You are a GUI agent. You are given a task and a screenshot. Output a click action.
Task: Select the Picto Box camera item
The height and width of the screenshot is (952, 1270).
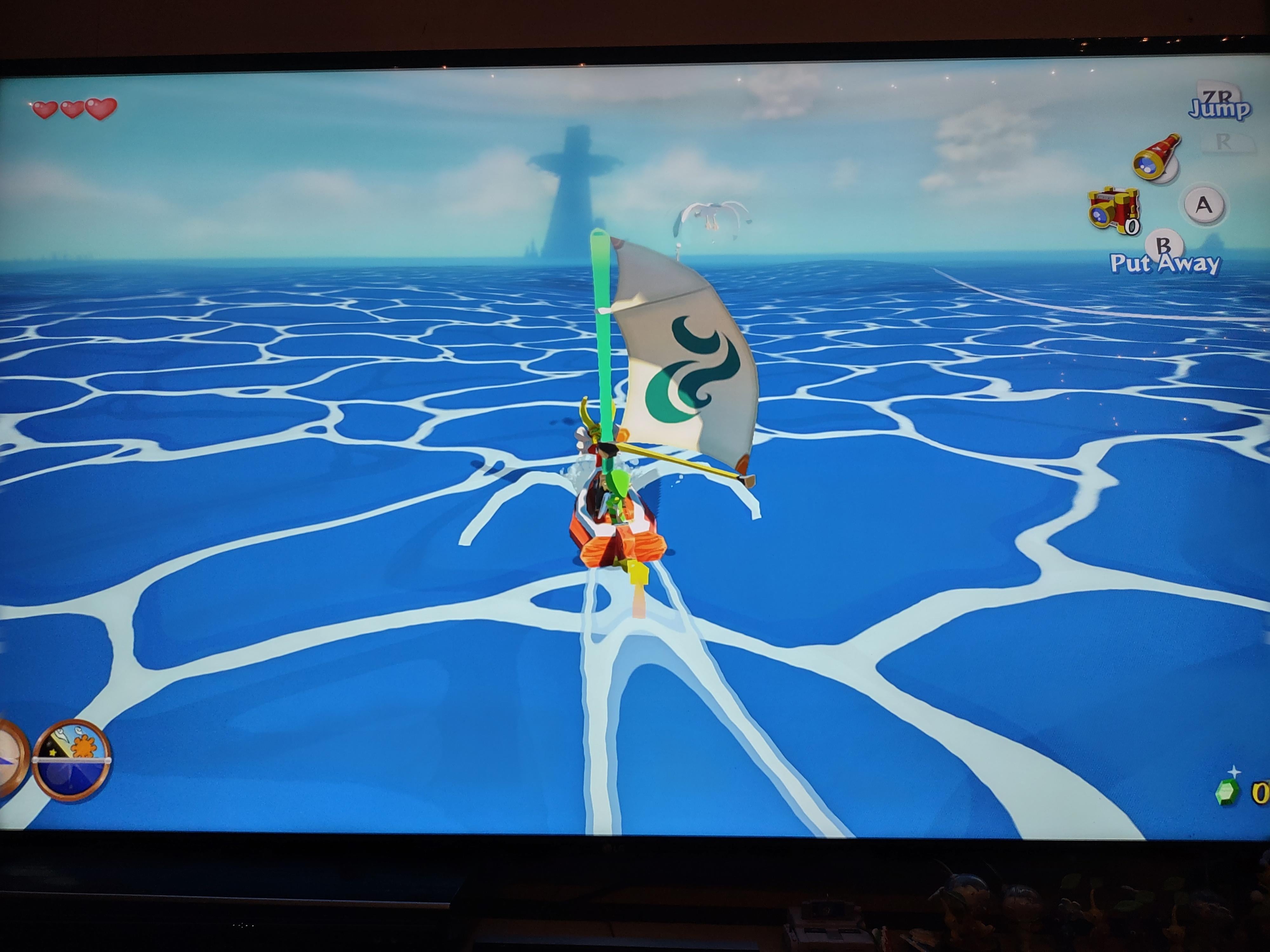click(1113, 209)
